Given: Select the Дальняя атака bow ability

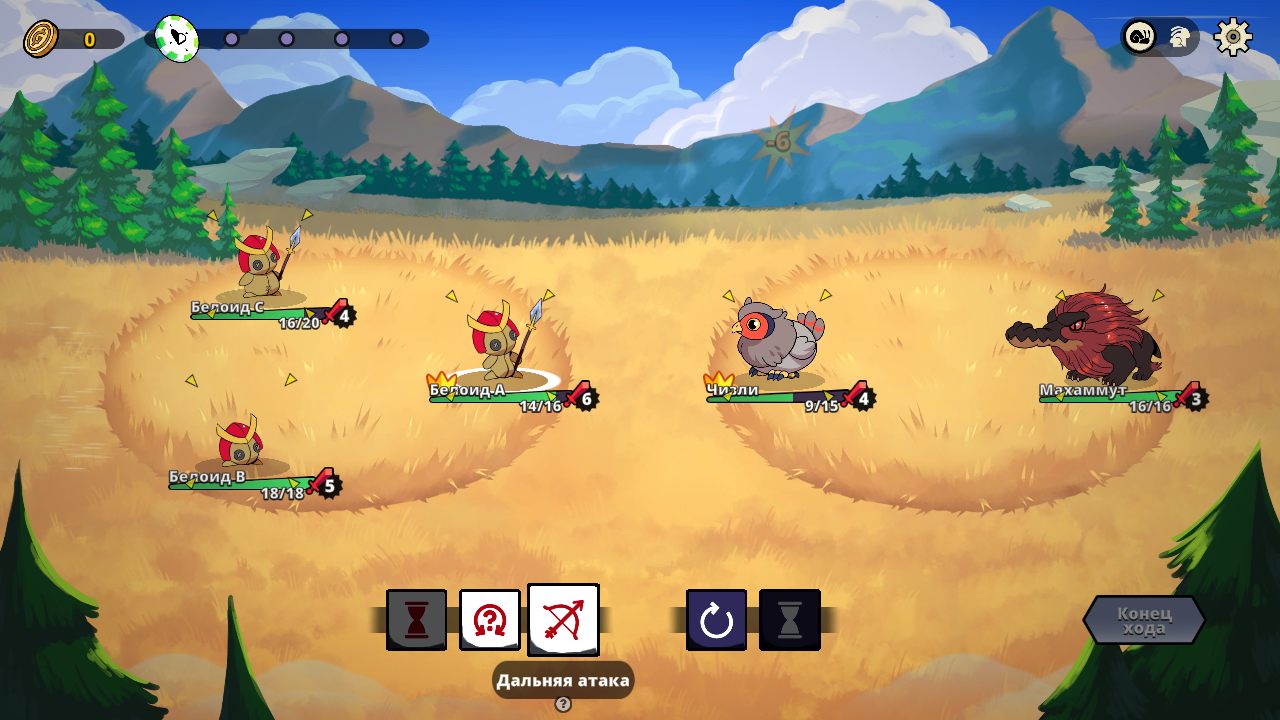Looking at the screenshot, I should (x=563, y=620).
